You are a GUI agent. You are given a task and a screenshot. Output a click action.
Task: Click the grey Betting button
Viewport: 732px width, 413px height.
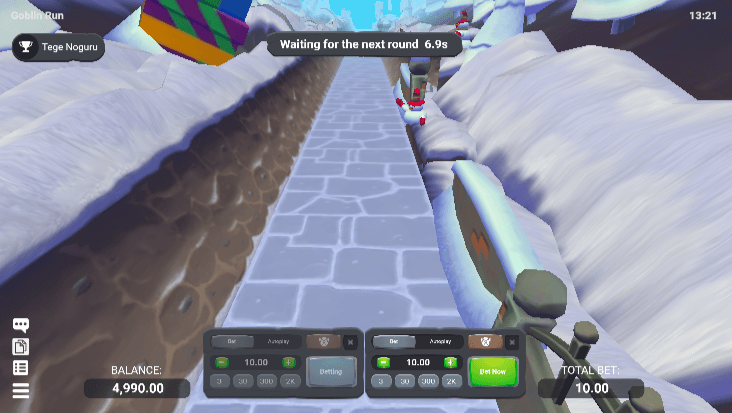point(330,372)
